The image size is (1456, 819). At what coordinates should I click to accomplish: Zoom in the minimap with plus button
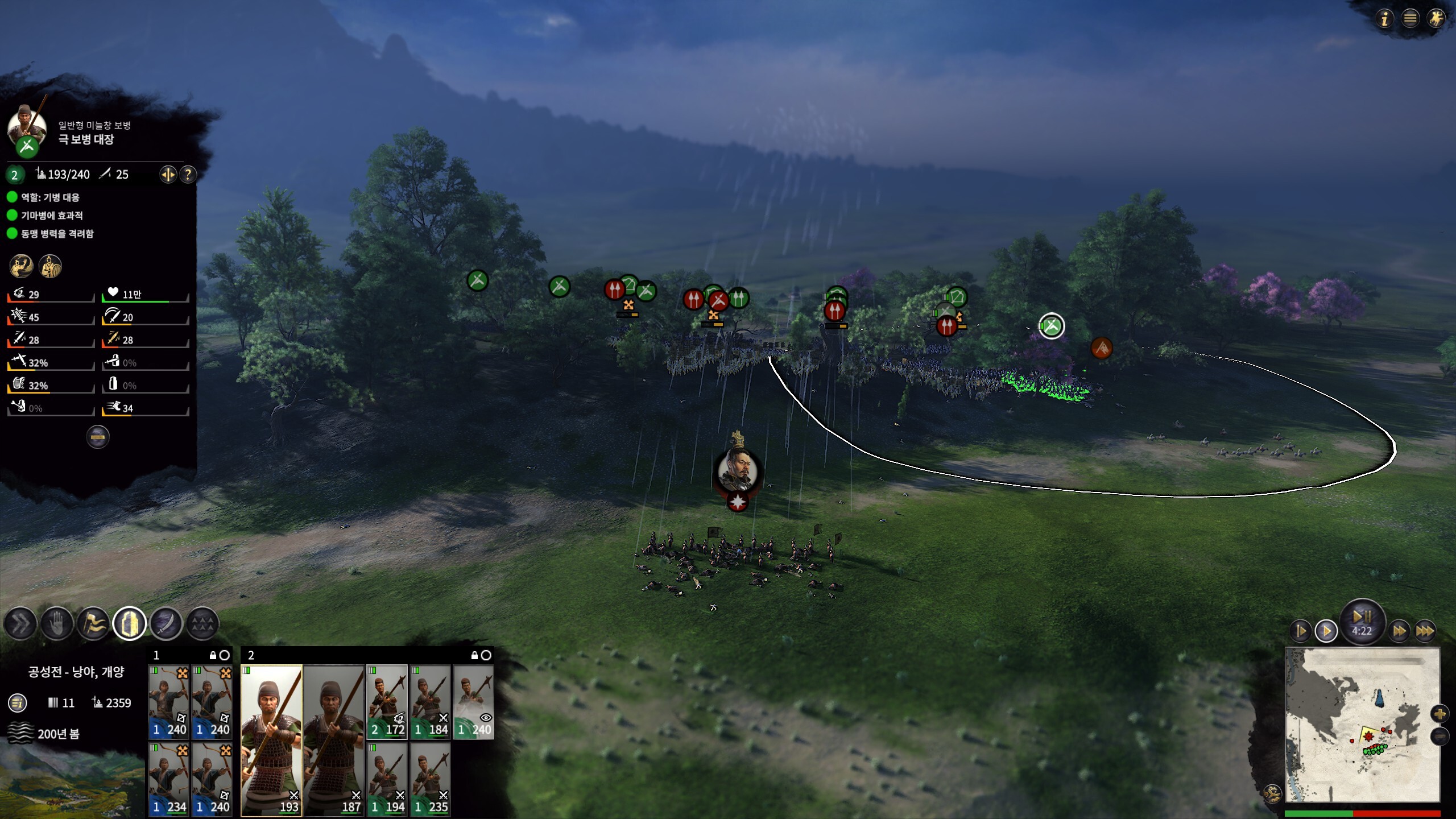coord(1440,714)
